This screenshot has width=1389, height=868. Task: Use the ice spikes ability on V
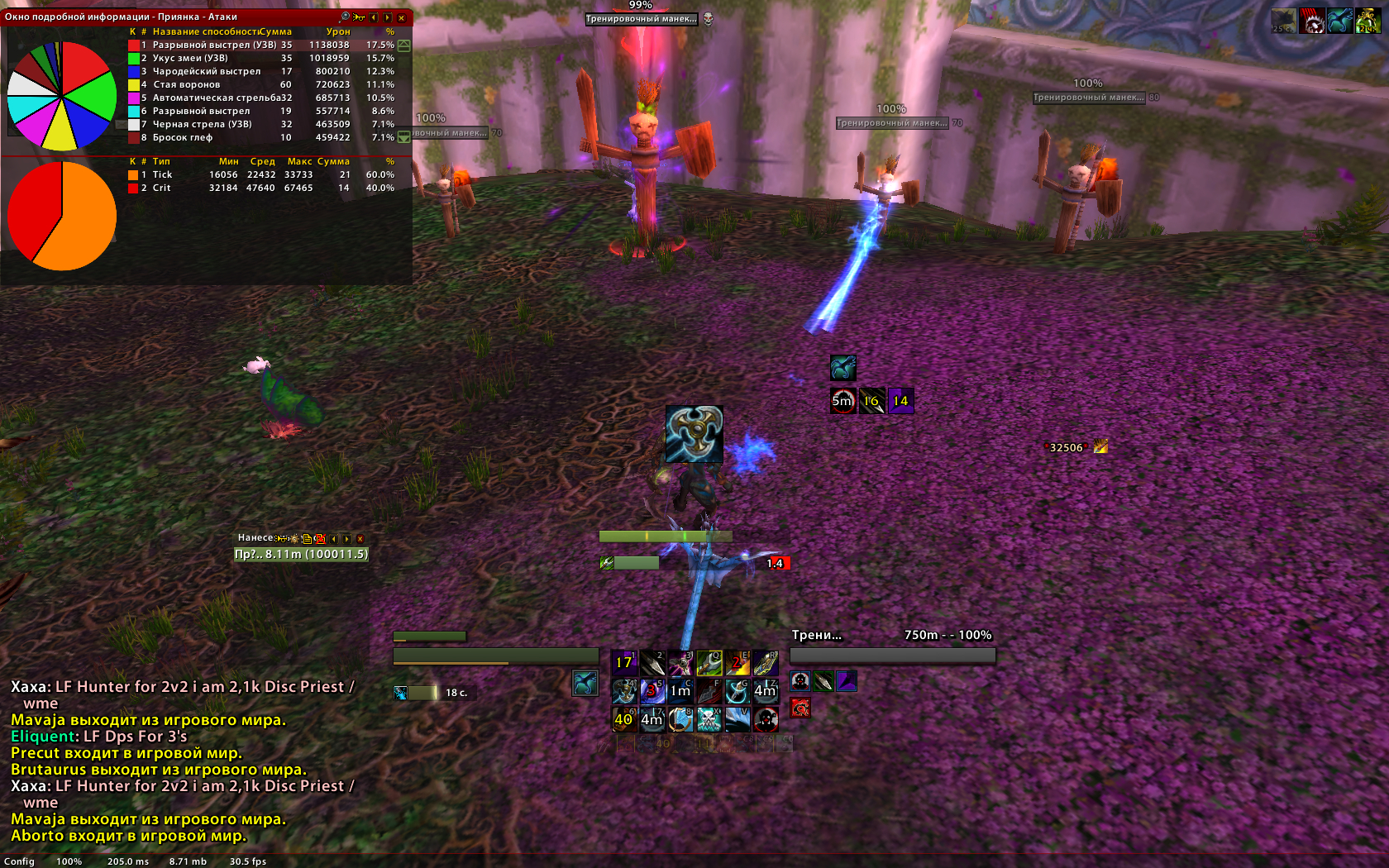click(737, 718)
